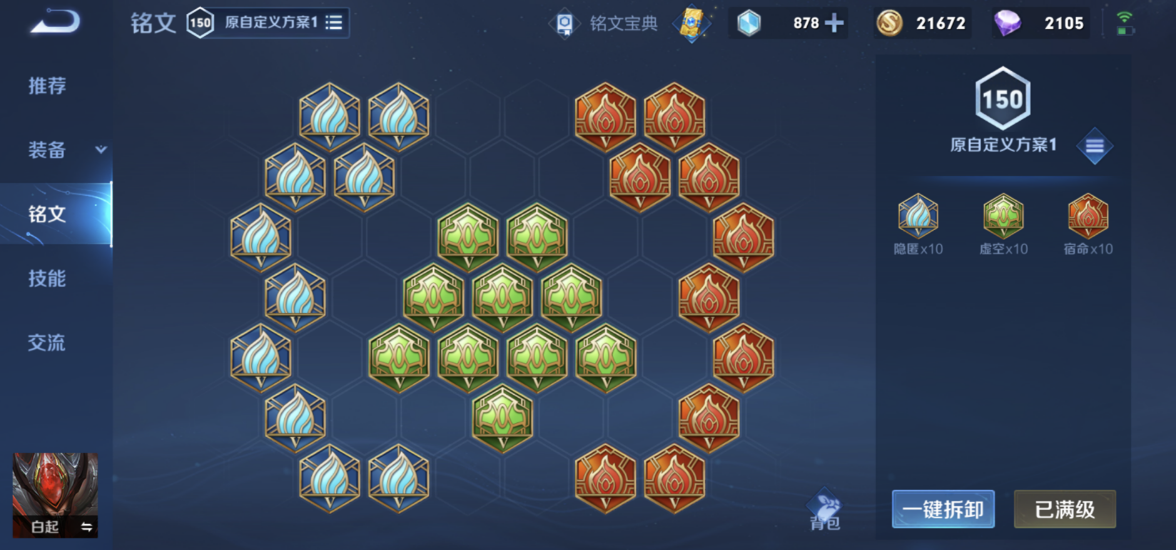Select the 虚空 x10 rune summary icon
This screenshot has width=1176, height=550.
tap(1003, 216)
